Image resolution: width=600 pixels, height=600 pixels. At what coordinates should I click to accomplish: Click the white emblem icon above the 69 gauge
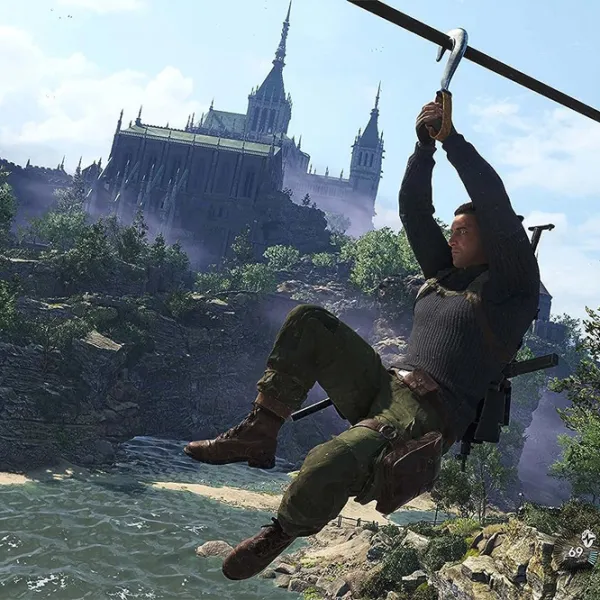pyautogui.click(x=588, y=538)
